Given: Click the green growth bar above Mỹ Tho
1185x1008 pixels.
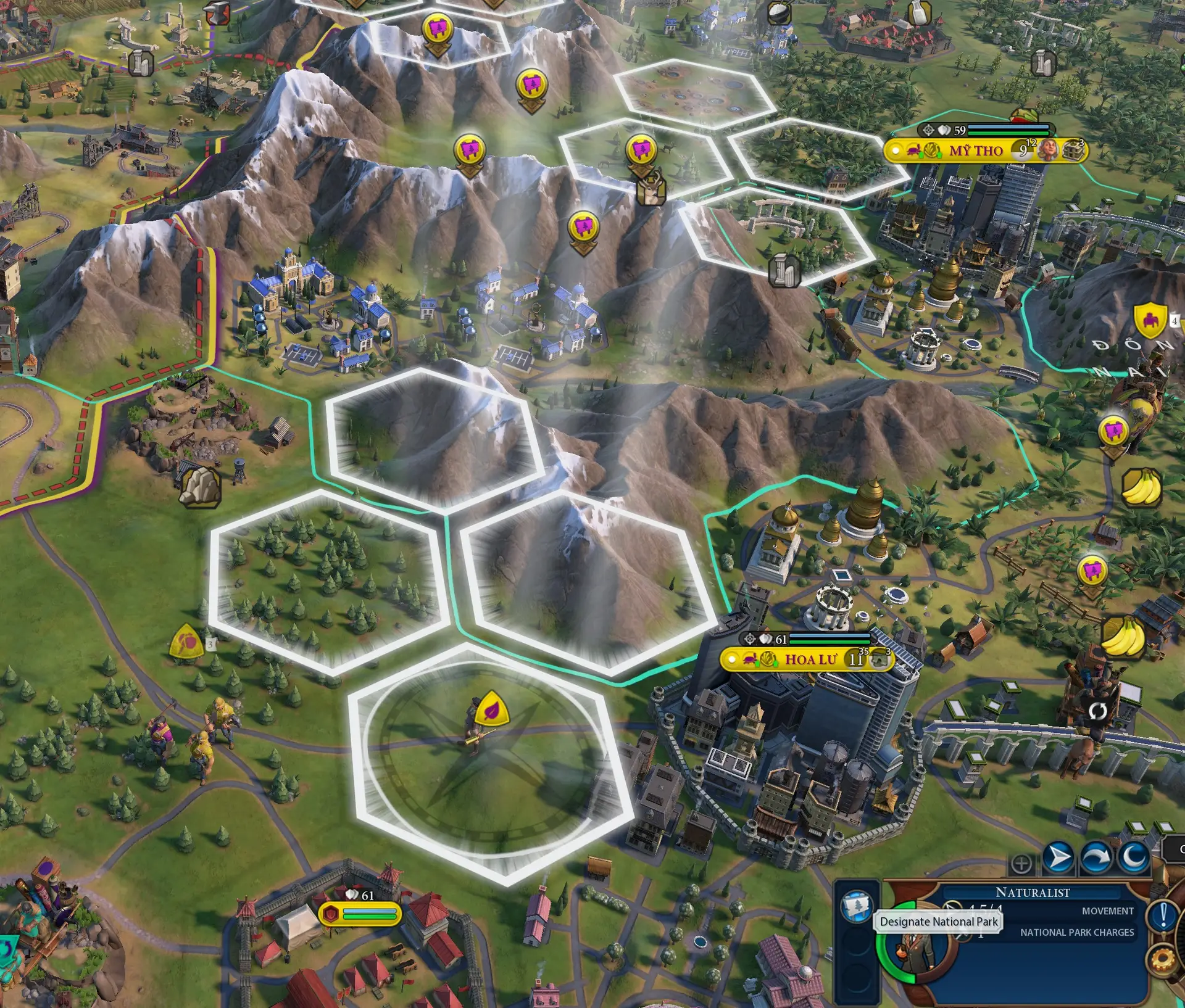Looking at the screenshot, I should click(x=1008, y=133).
